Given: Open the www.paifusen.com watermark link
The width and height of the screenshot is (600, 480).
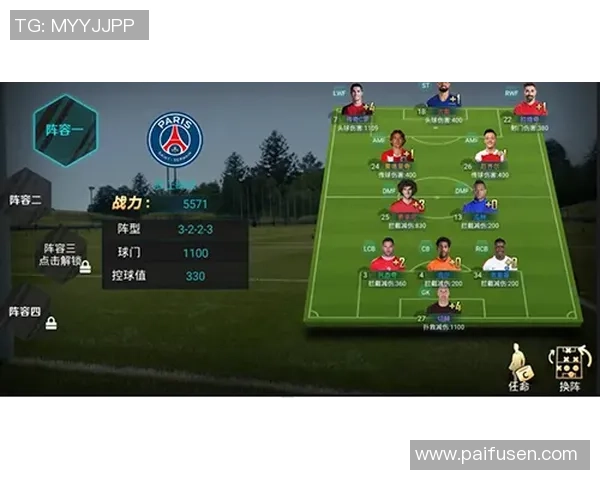Looking at the screenshot, I should pos(496,454).
